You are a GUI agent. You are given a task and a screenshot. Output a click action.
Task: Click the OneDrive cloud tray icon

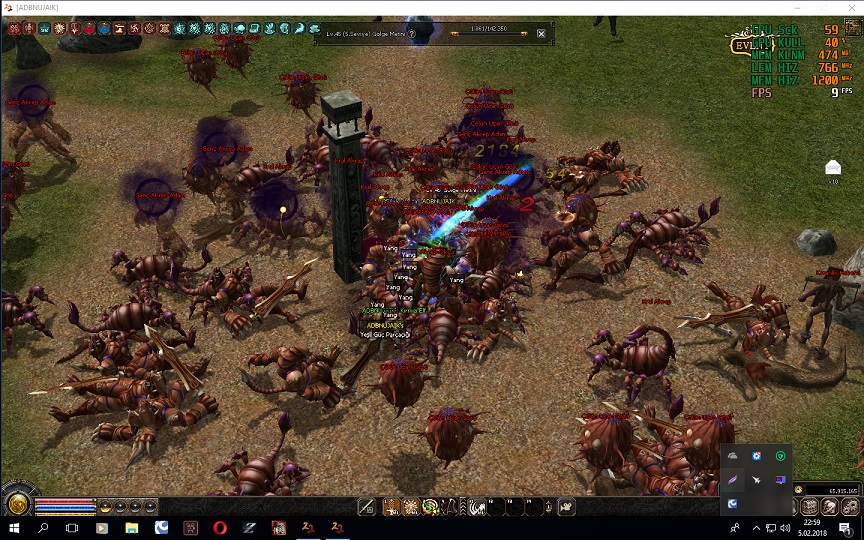pos(733,456)
